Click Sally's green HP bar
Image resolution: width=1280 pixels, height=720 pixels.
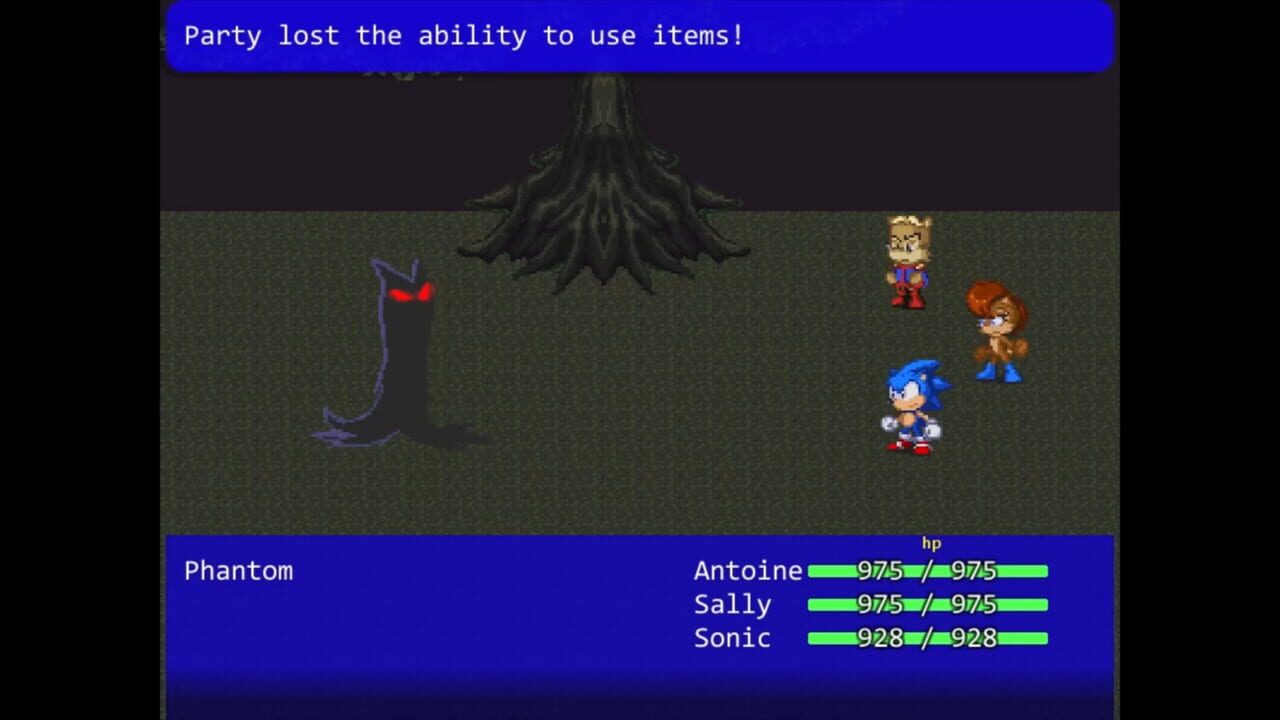point(927,604)
